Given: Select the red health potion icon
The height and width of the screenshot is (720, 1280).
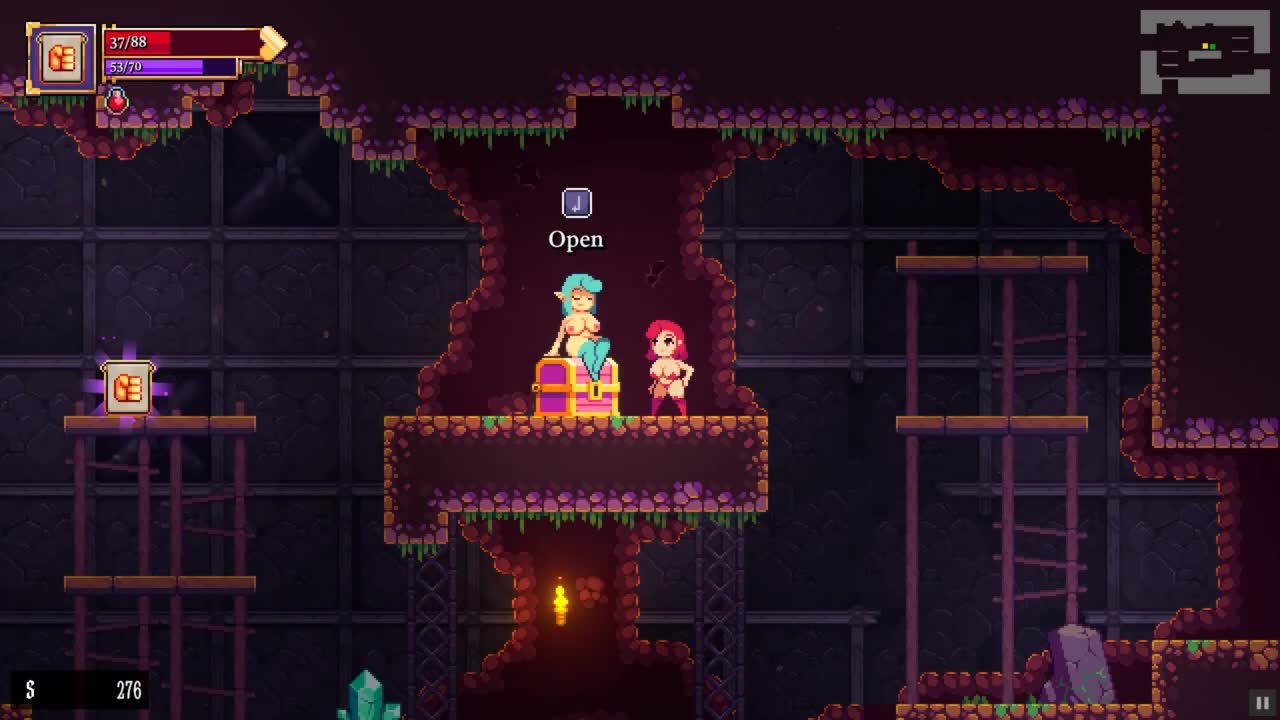Looking at the screenshot, I should pyautogui.click(x=117, y=101).
